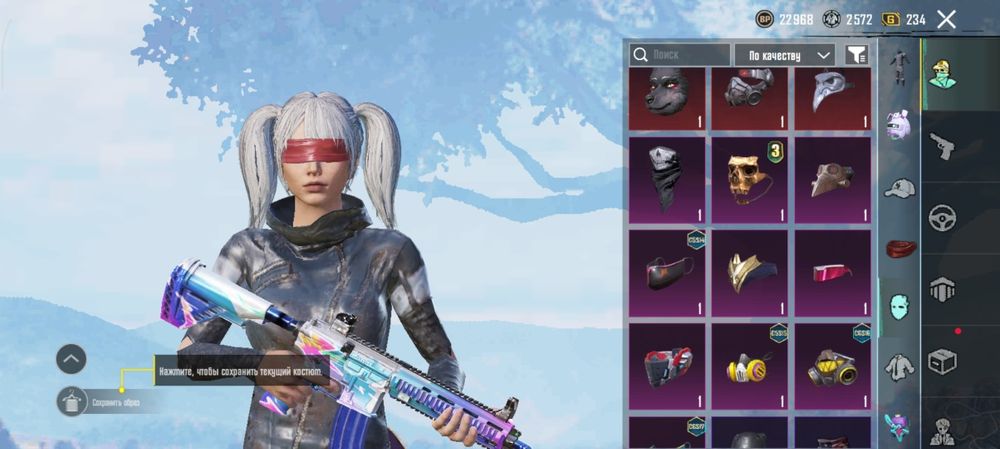Image resolution: width=1000 pixels, height=449 pixels.
Task: Close the inventory screen with the X
Action: [946, 19]
